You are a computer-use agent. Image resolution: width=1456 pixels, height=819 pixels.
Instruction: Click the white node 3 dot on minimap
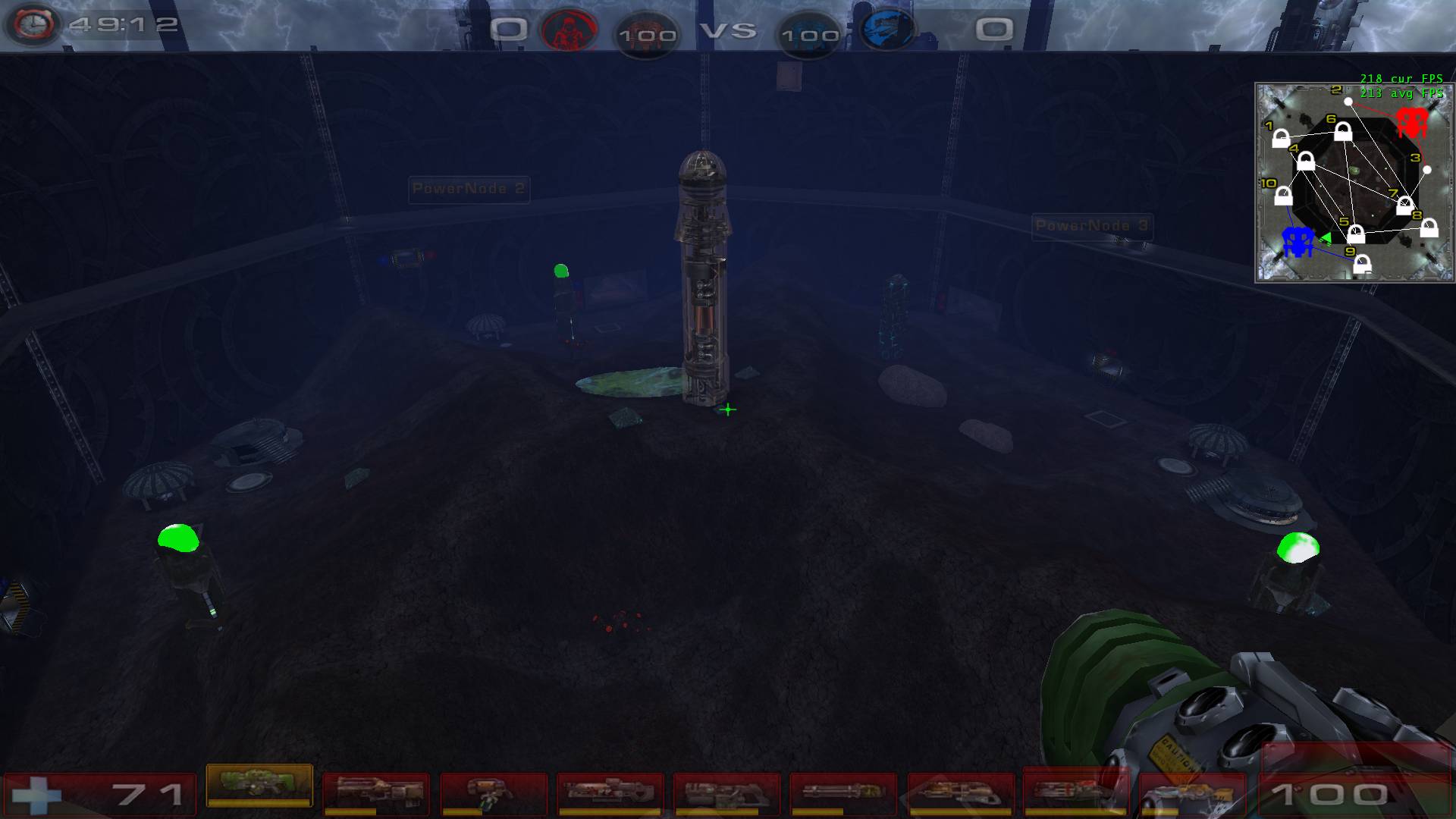click(1426, 170)
